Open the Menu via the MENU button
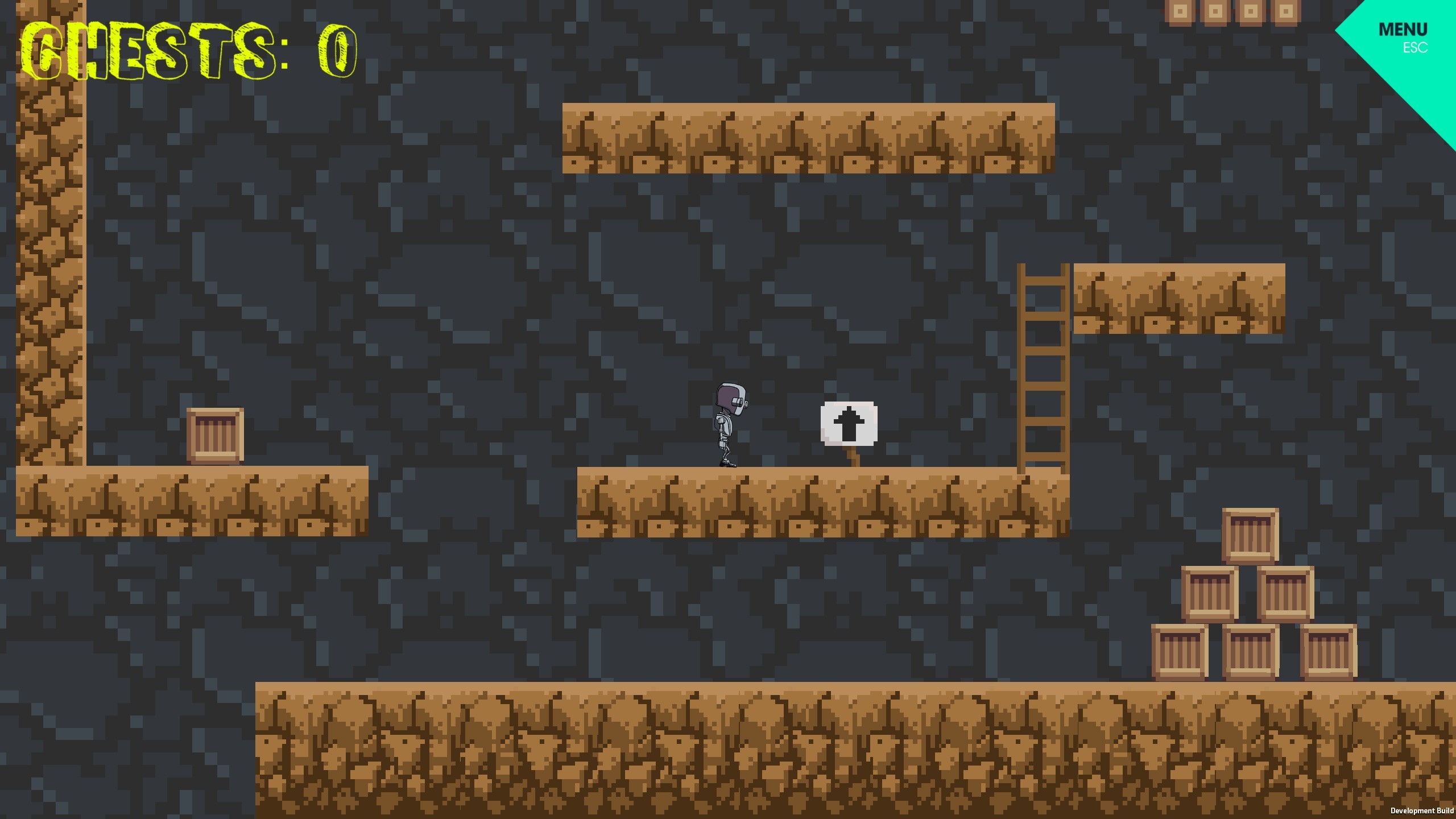1456x819 pixels. [1403, 30]
